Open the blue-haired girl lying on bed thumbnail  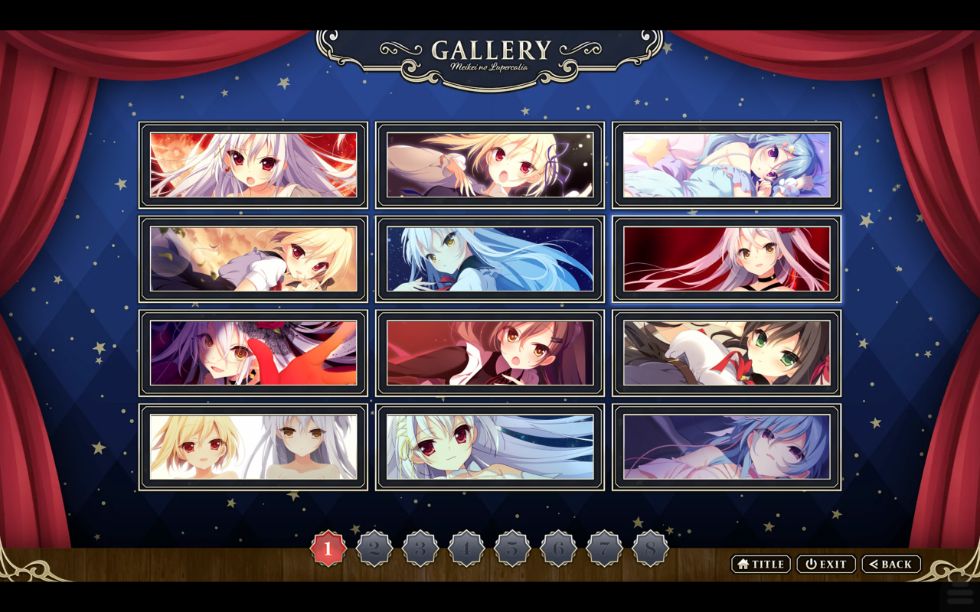727,165
